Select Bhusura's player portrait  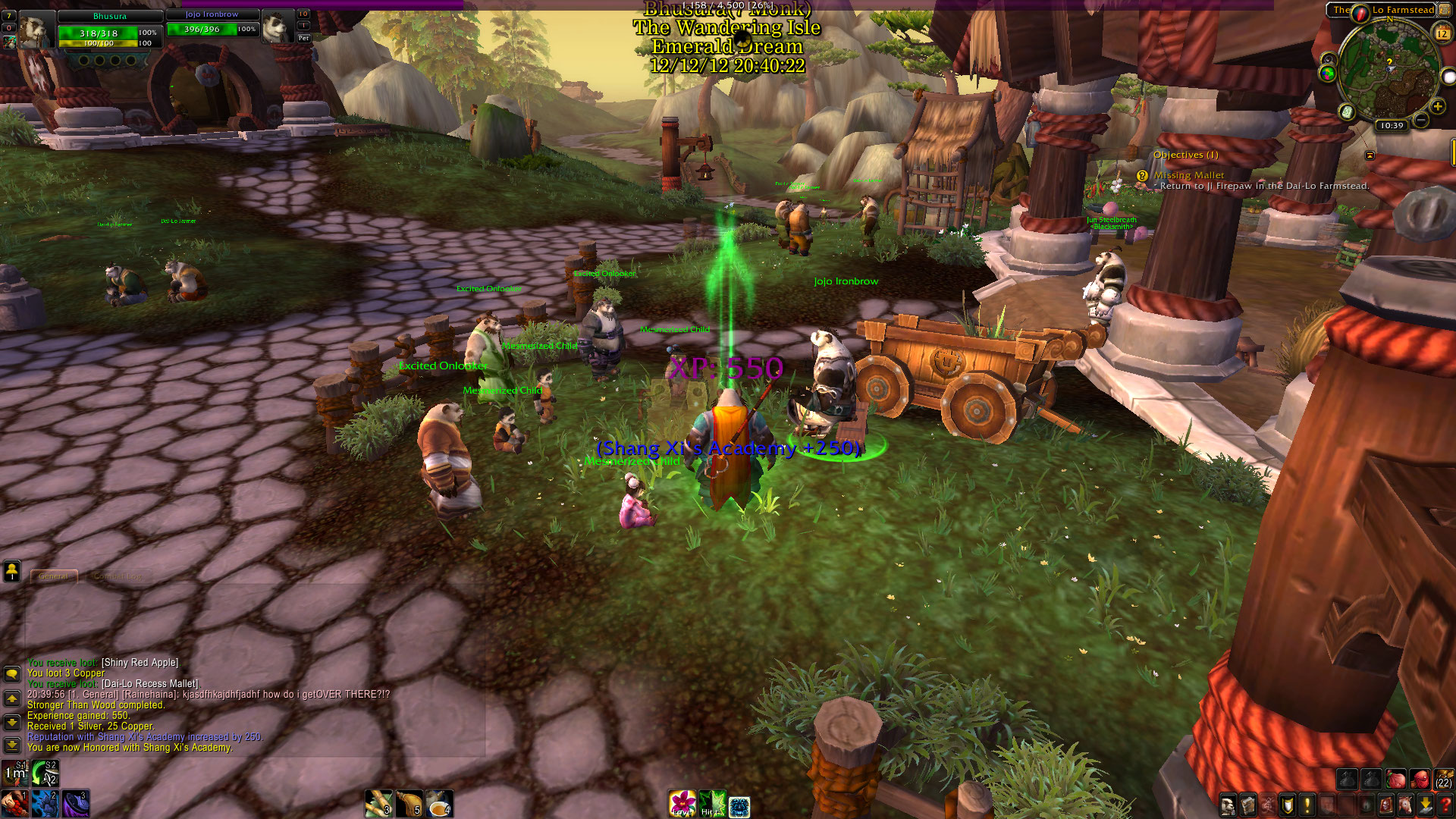coord(36,30)
